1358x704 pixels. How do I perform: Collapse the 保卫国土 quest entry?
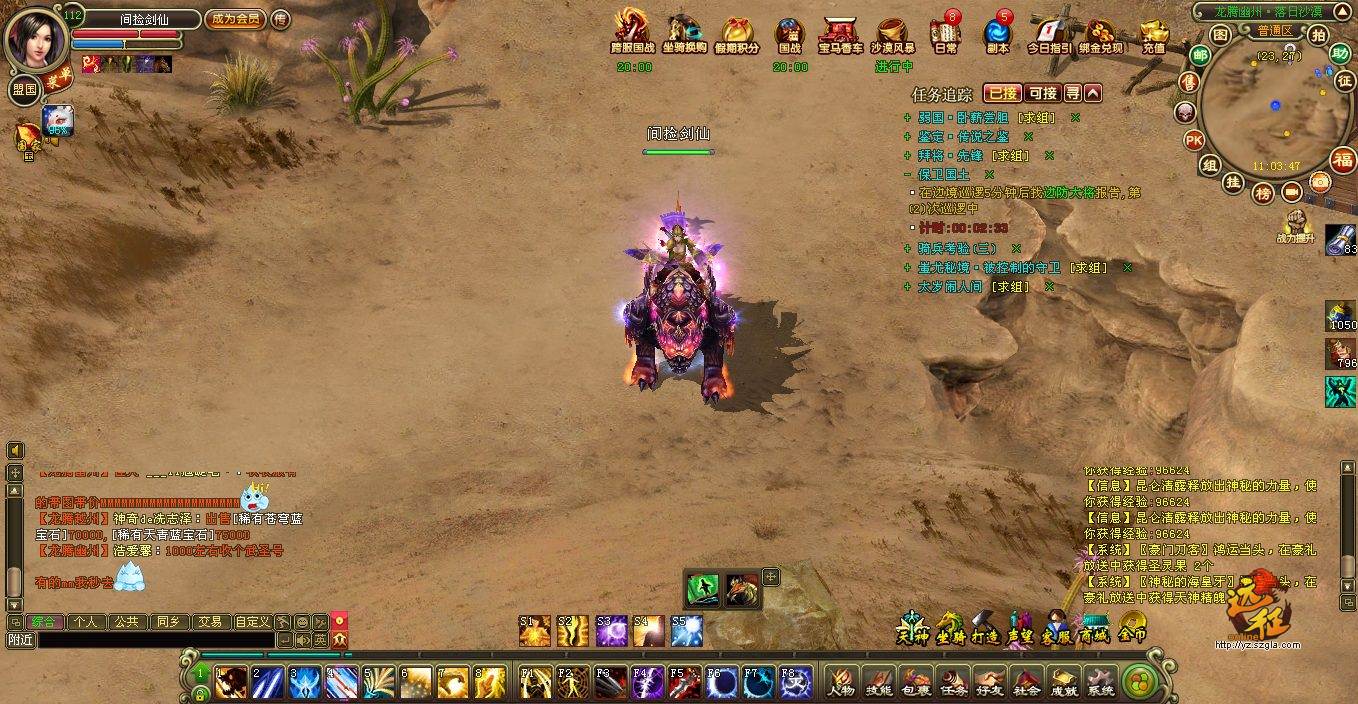pos(907,174)
